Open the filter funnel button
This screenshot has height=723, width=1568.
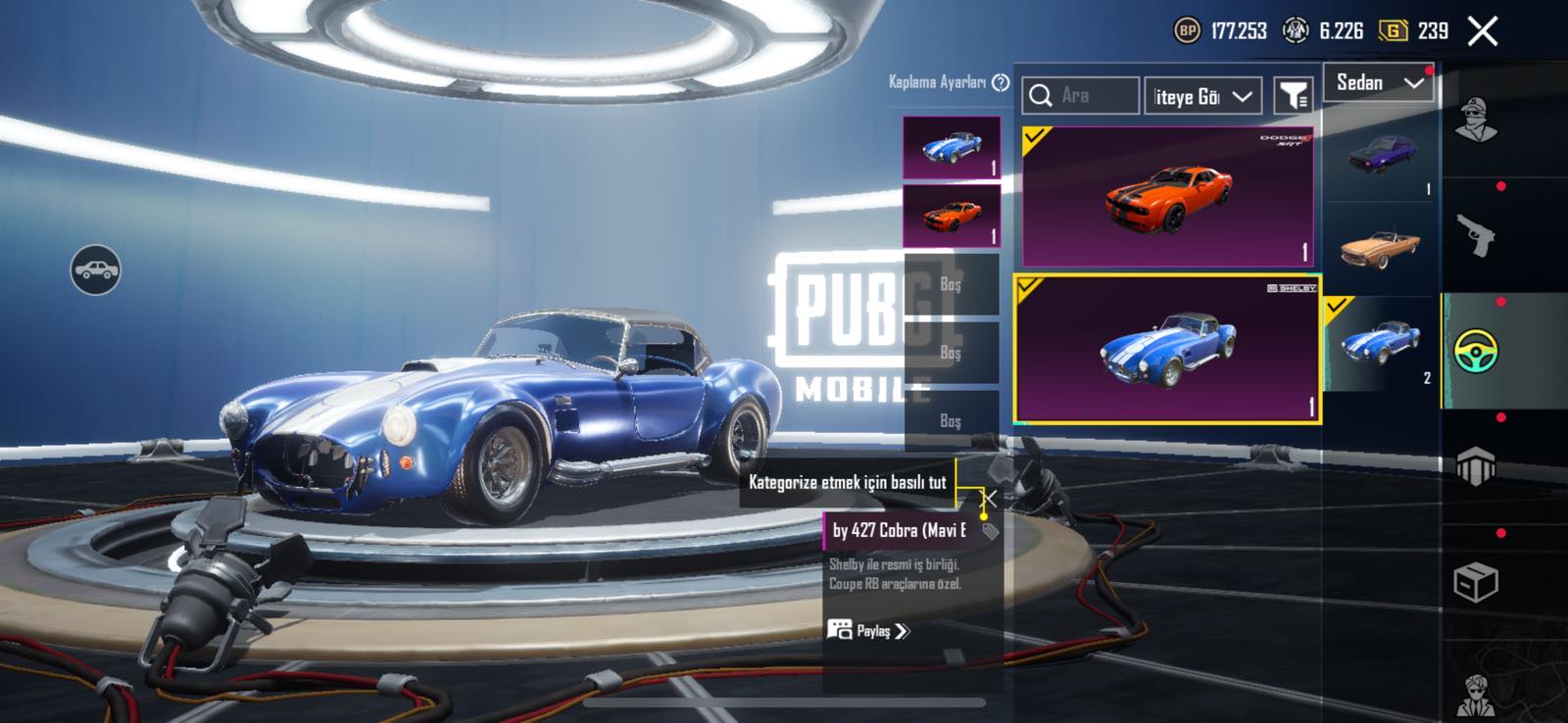click(1294, 96)
